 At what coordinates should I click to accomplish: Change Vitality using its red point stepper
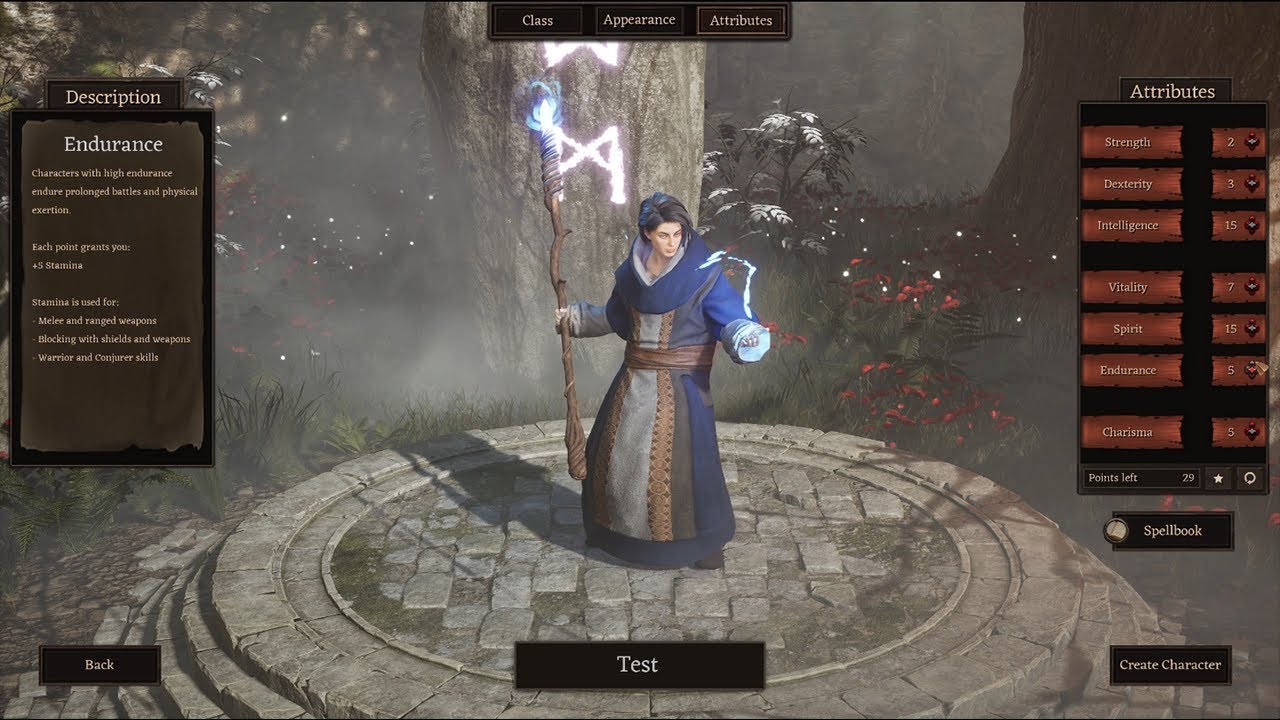pyautogui.click(x=1251, y=287)
